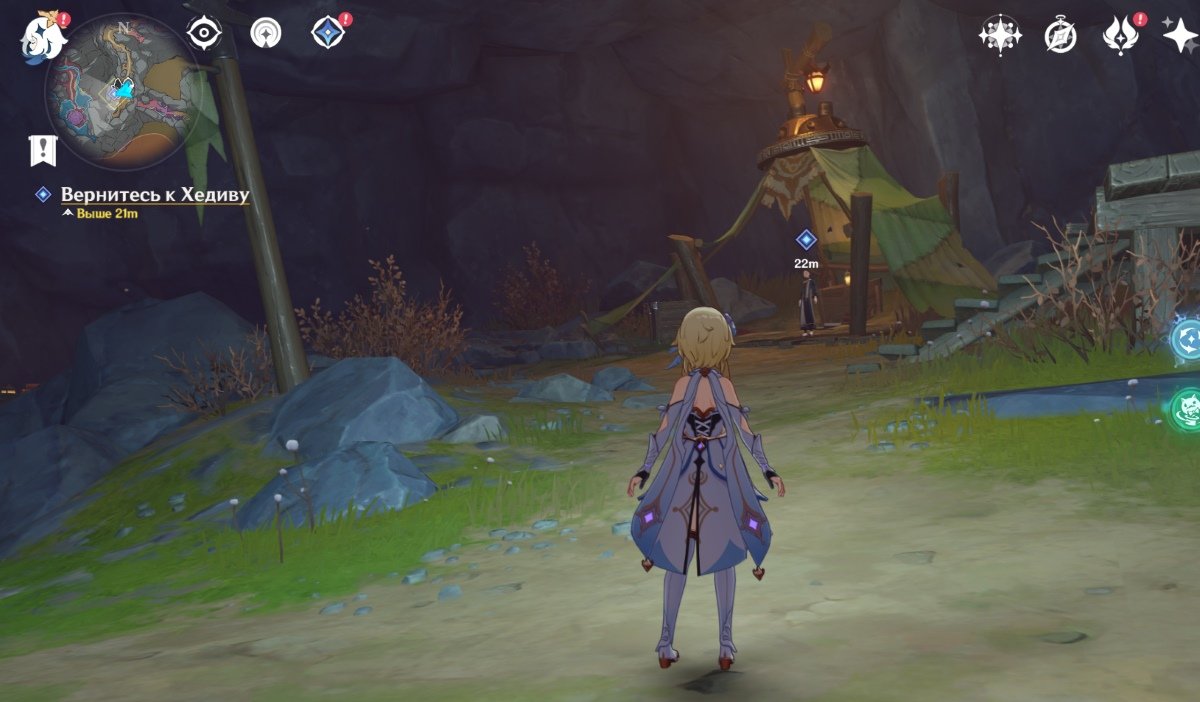This screenshot has width=1200, height=702.
Task: Toggle the eye-shaped Elemental Sight icon
Action: pyautogui.click(x=204, y=33)
